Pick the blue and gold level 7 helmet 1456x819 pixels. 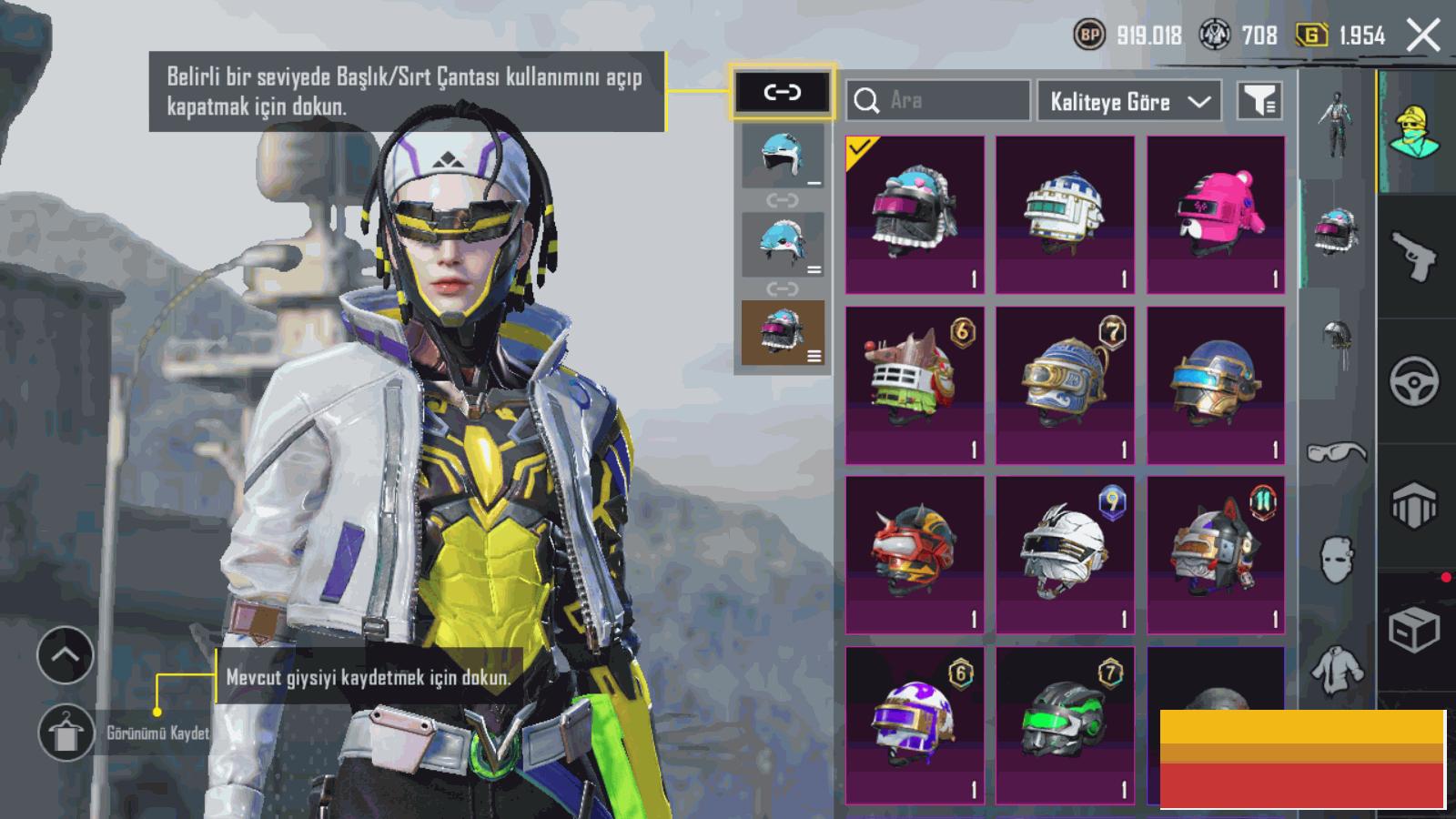pos(1065,385)
